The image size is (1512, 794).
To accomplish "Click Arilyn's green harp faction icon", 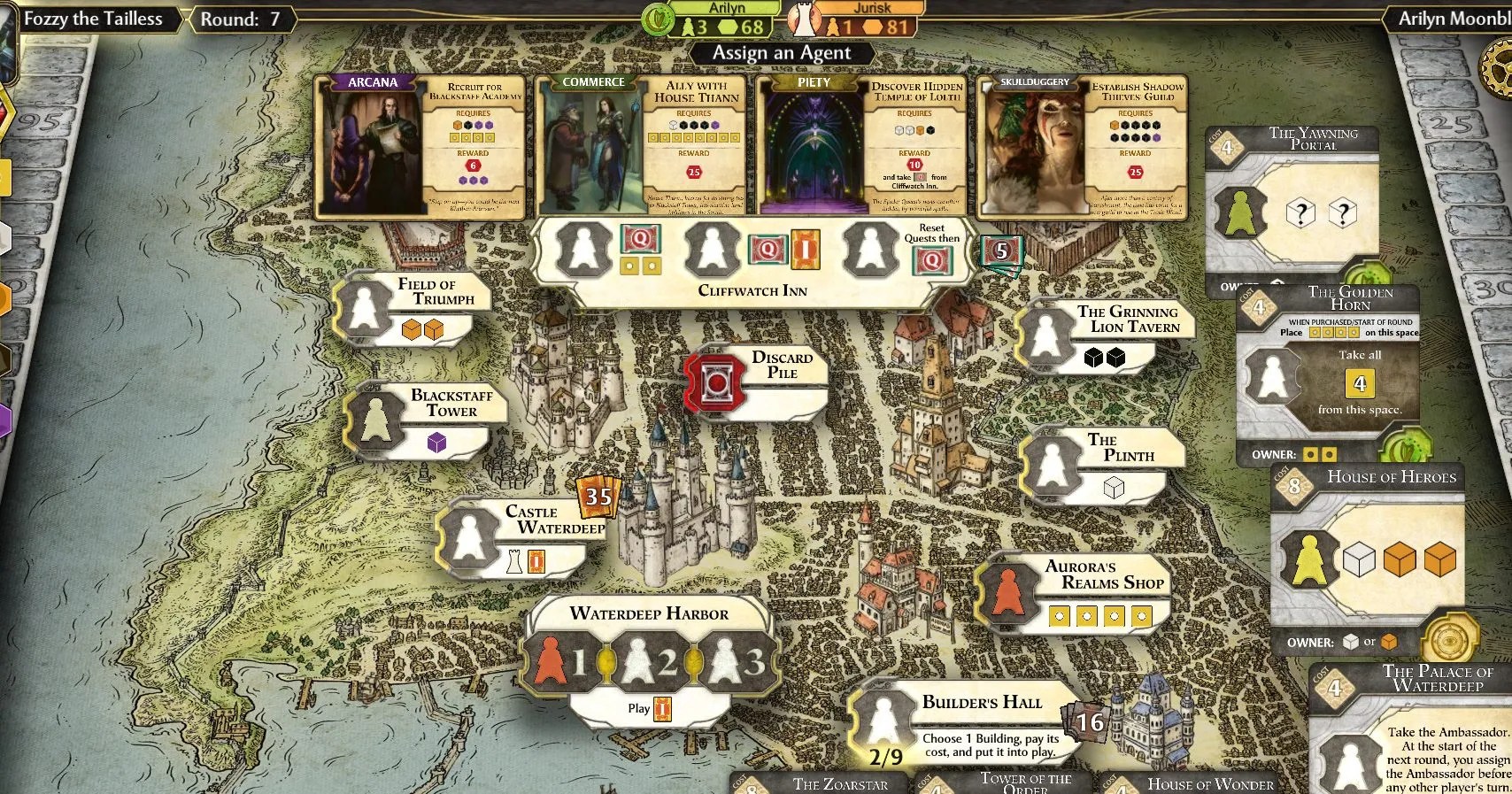I will point(659,18).
